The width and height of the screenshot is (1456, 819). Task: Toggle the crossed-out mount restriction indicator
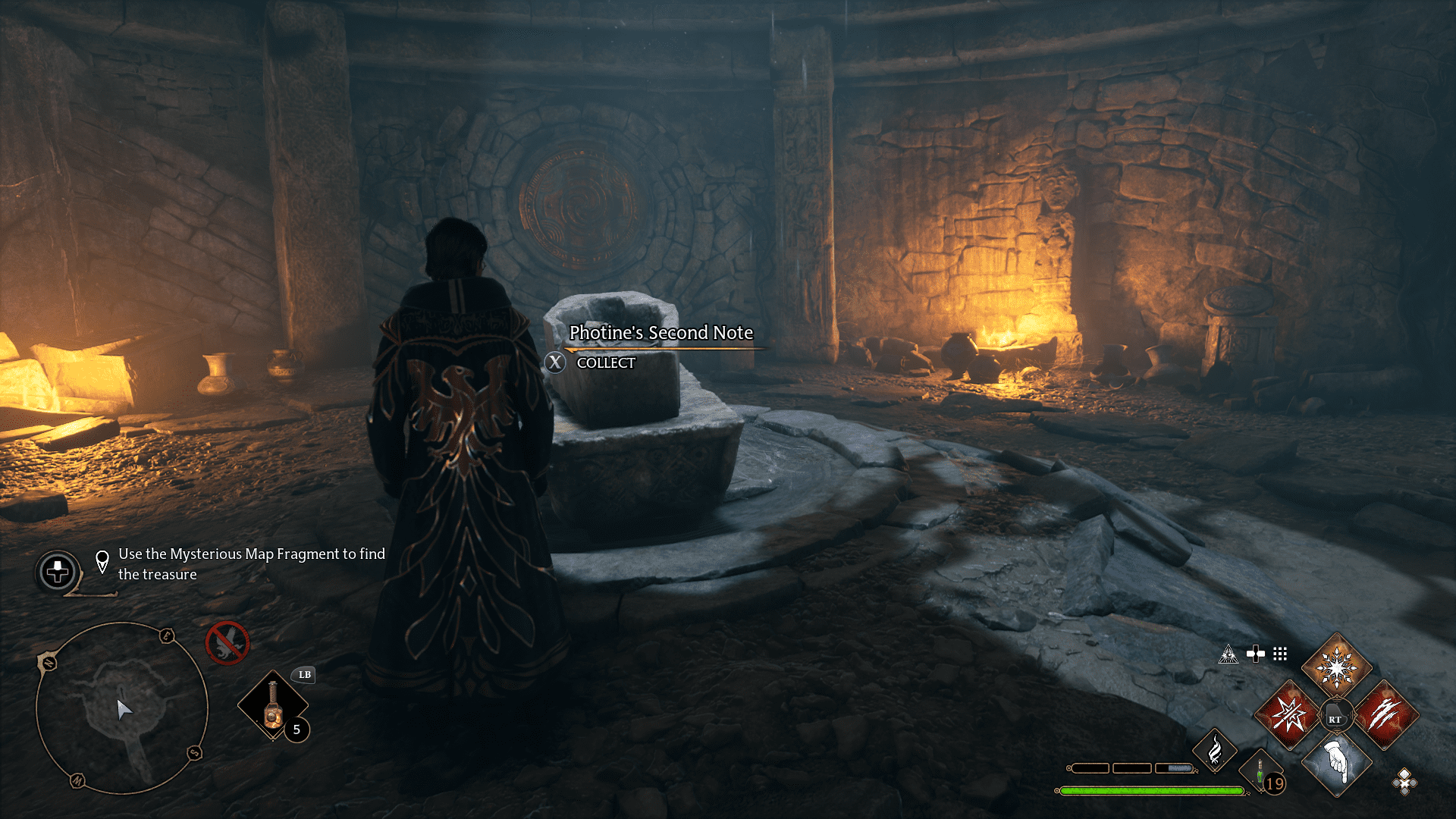pyautogui.click(x=227, y=641)
